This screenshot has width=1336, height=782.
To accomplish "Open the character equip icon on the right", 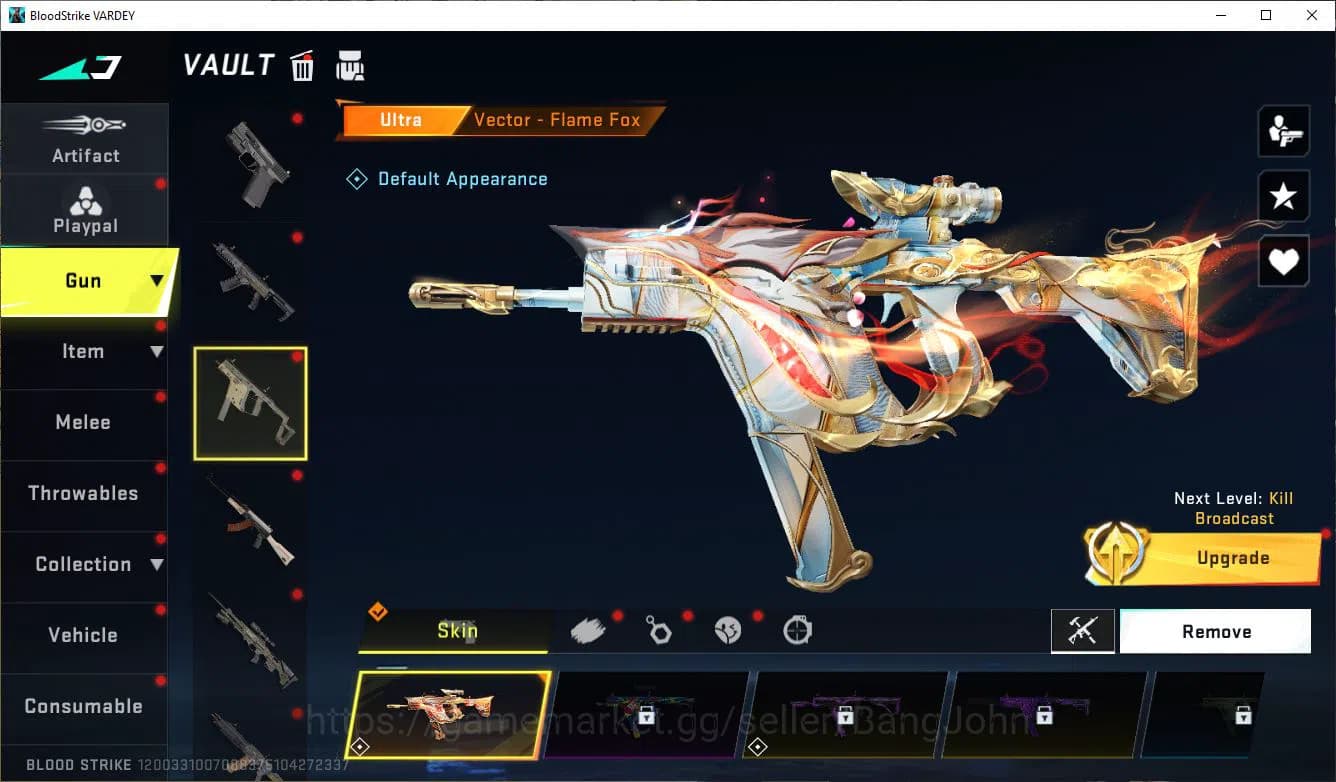I will point(1283,130).
